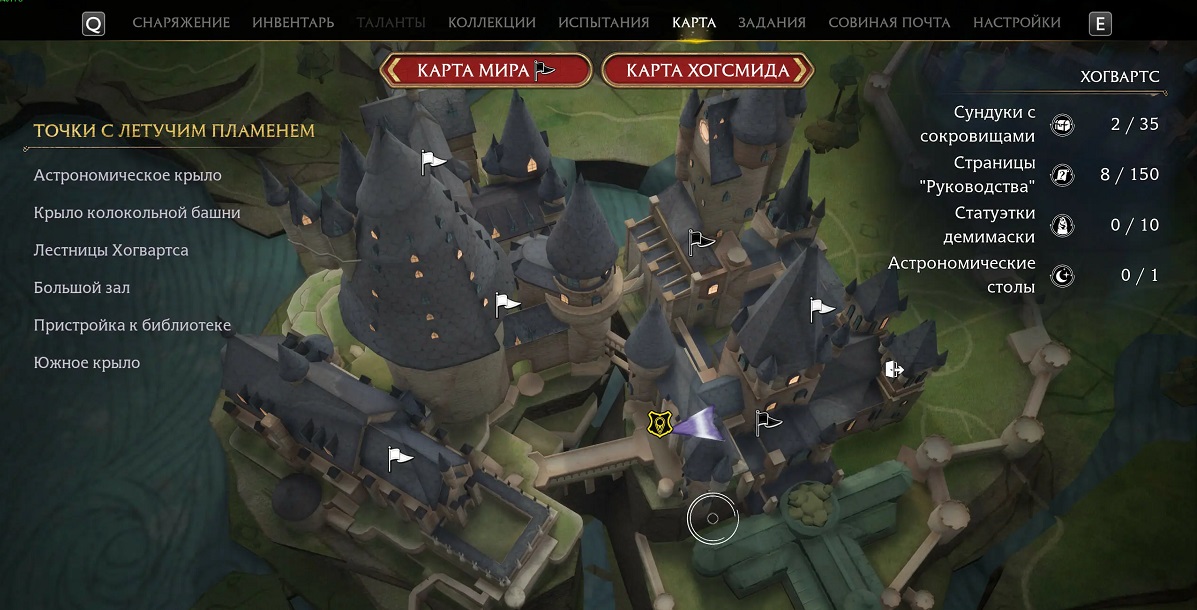Select Лестницы Хогвартса in the list
Screen dimensions: 1197x610
pos(111,250)
